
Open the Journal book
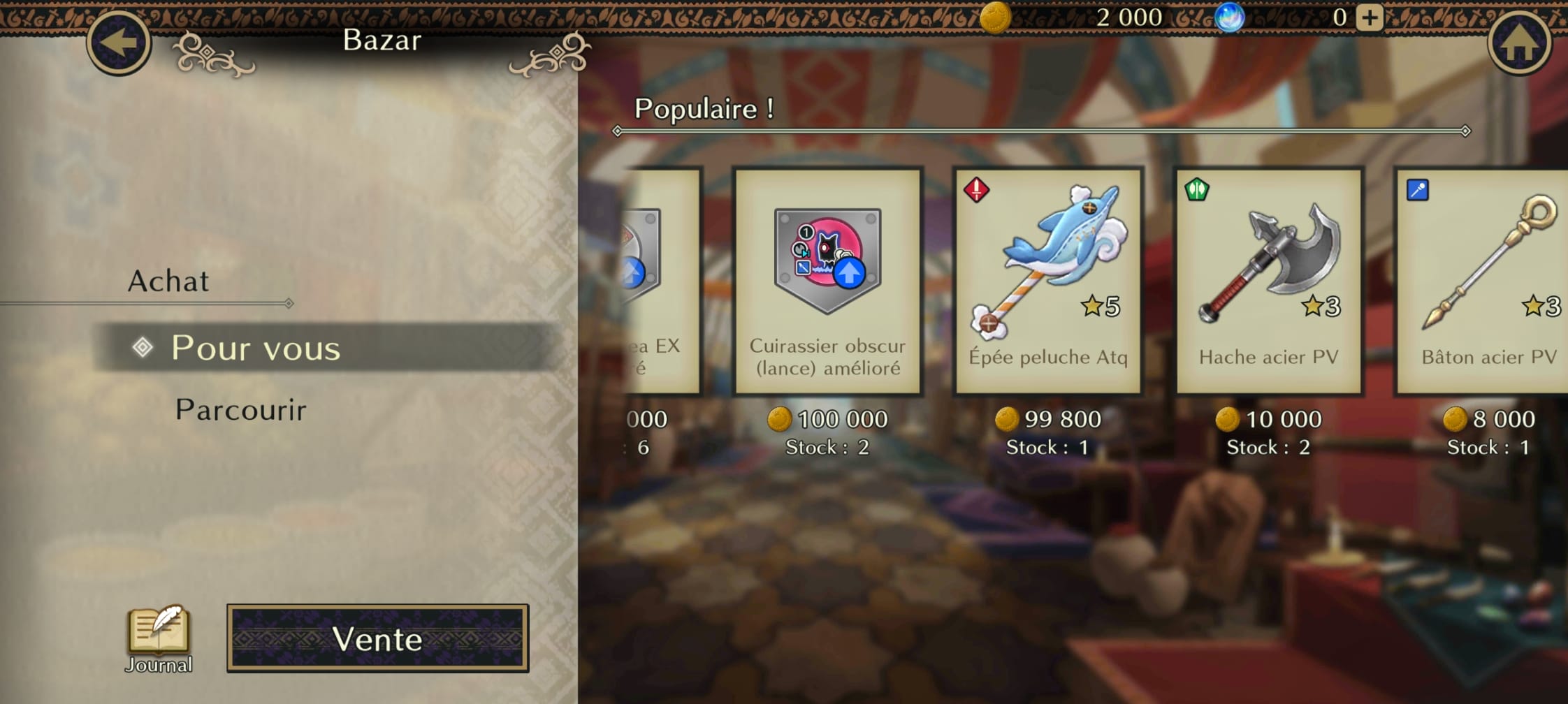tap(159, 637)
